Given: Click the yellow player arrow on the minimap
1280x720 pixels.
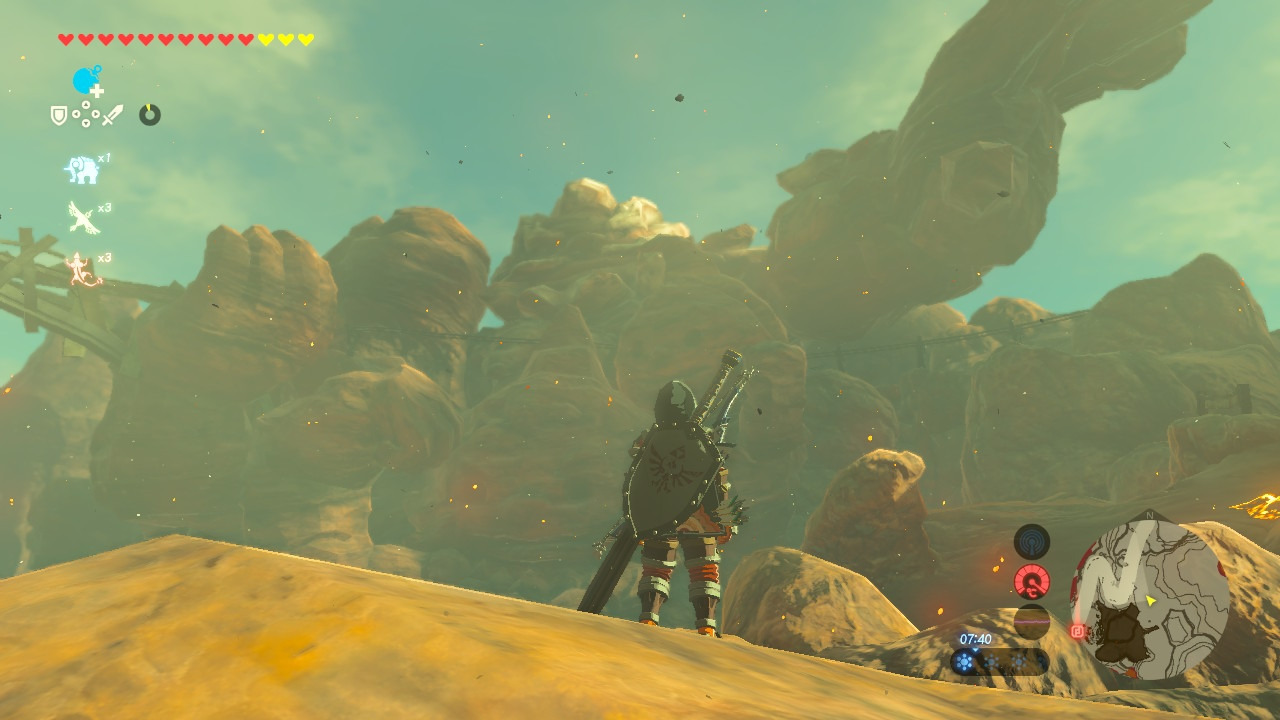Looking at the screenshot, I should [x=1151, y=601].
